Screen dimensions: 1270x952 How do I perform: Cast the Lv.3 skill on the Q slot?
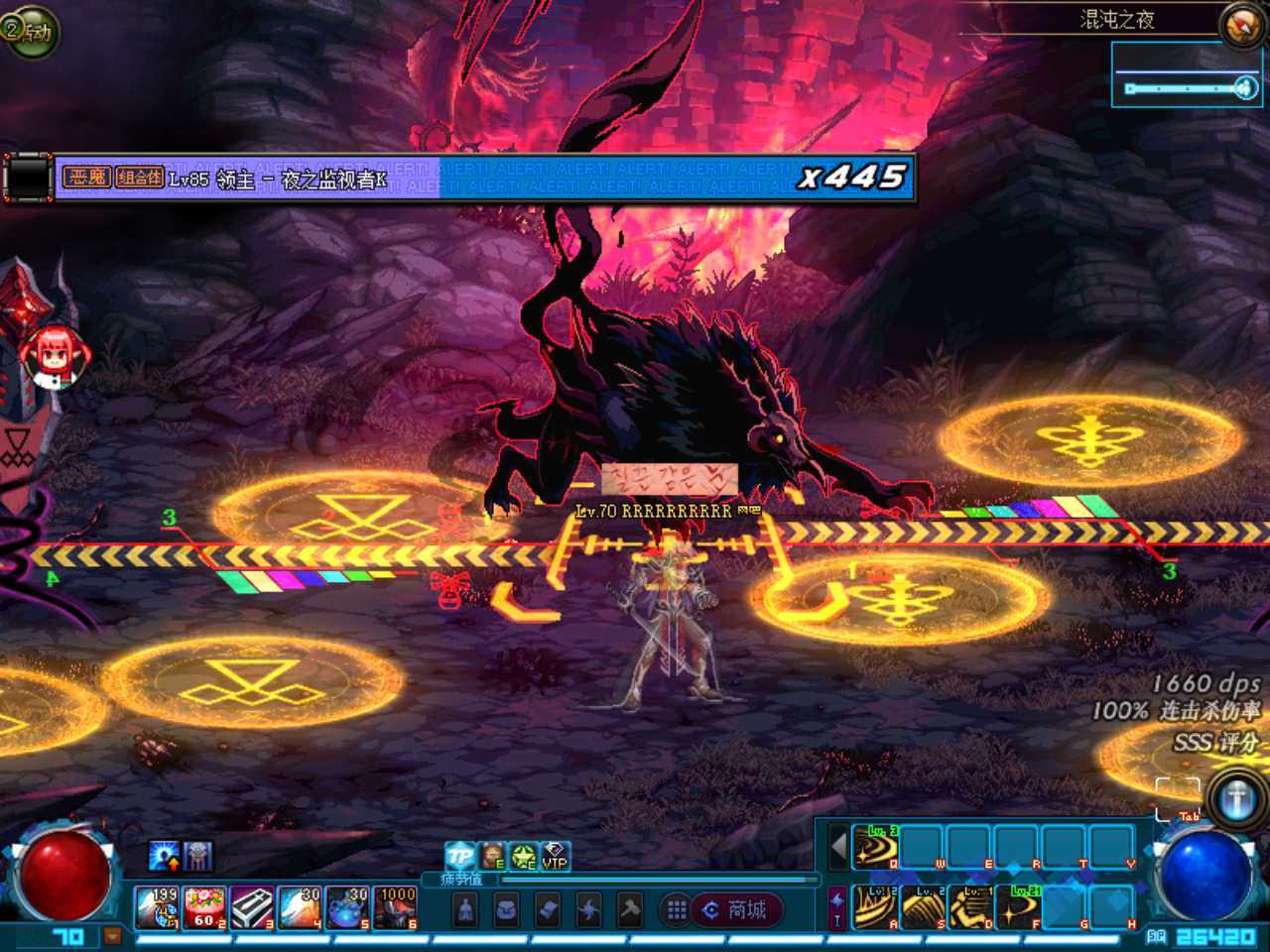pyautogui.click(x=874, y=848)
